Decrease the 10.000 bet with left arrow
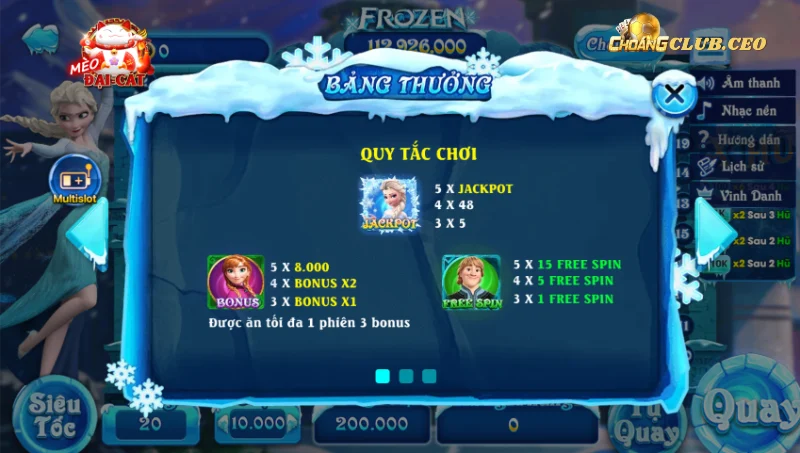This screenshot has height=453, width=800. coord(223,423)
